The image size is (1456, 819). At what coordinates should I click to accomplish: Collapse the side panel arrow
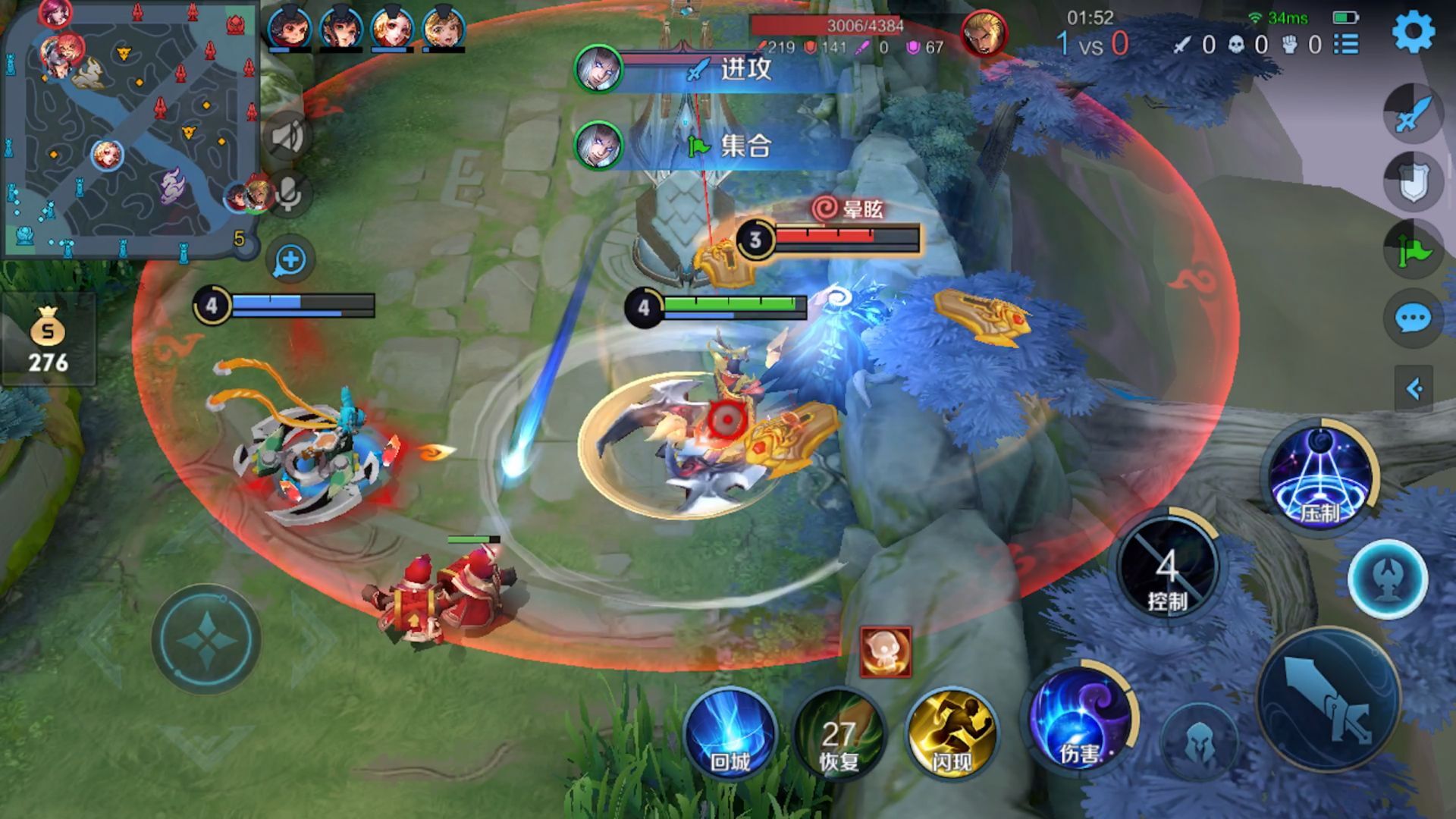(x=1414, y=389)
